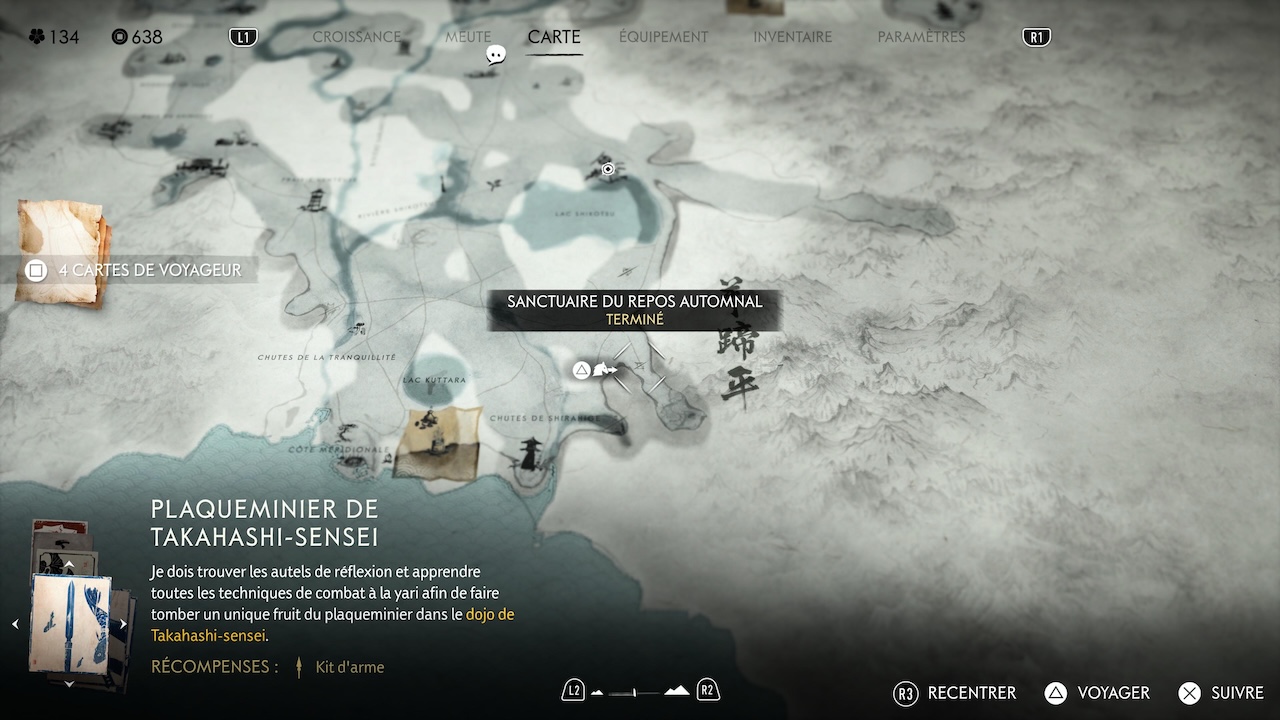Click the speech bubble notification icon
Image resolution: width=1280 pixels, height=720 pixels.
click(x=496, y=55)
